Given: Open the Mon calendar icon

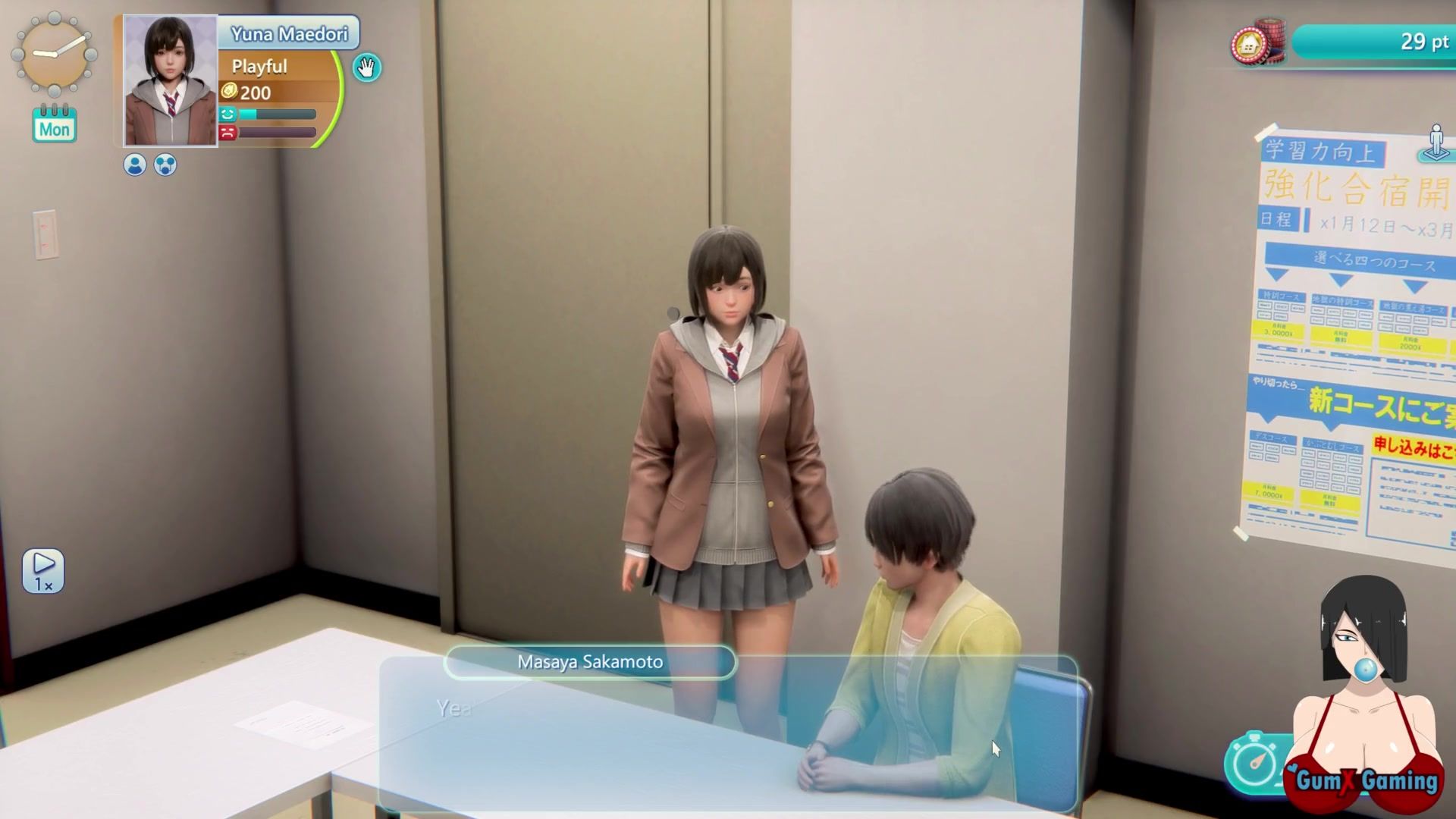Looking at the screenshot, I should click(55, 124).
